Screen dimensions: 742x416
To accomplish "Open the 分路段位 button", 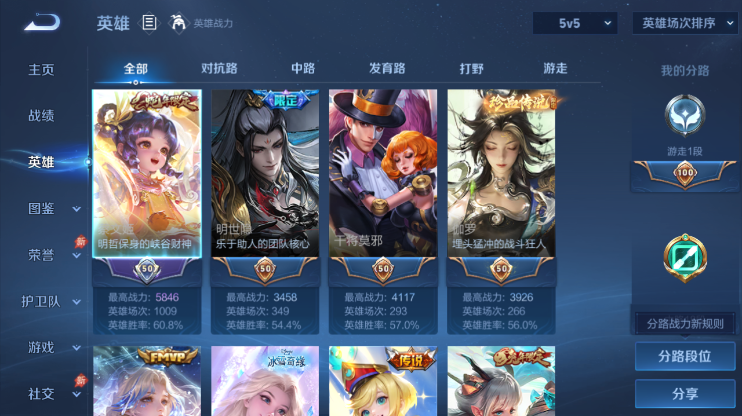I will (685, 356).
